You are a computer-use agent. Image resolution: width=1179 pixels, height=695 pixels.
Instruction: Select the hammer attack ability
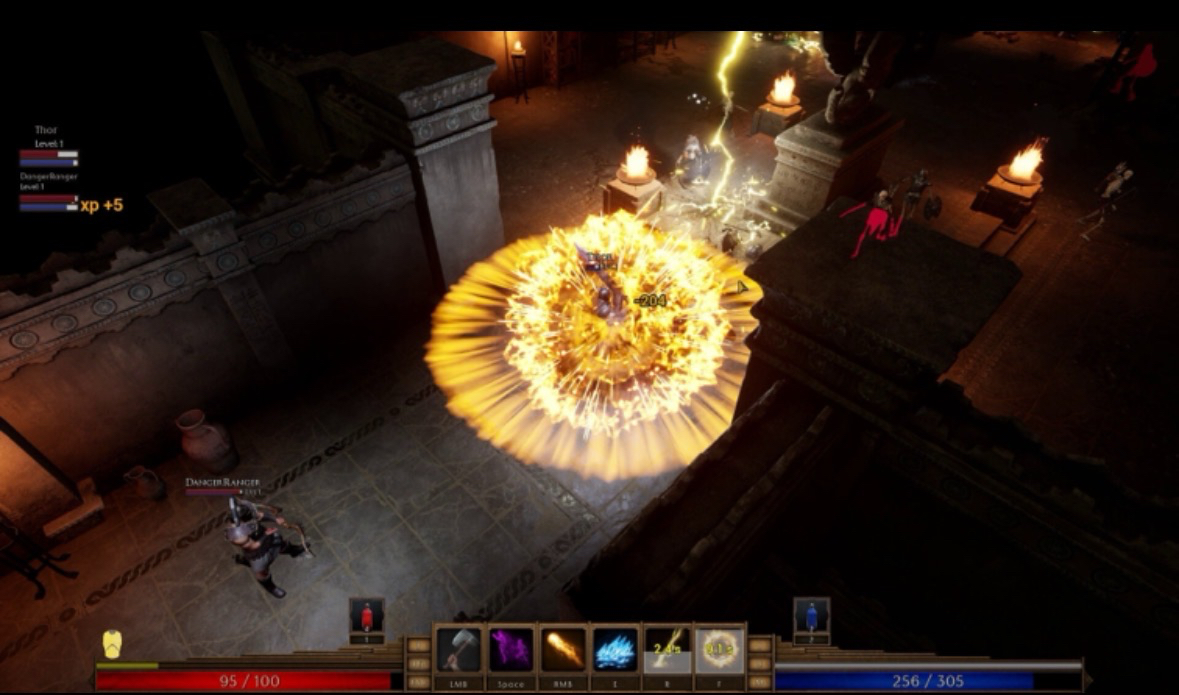pyautogui.click(x=459, y=650)
